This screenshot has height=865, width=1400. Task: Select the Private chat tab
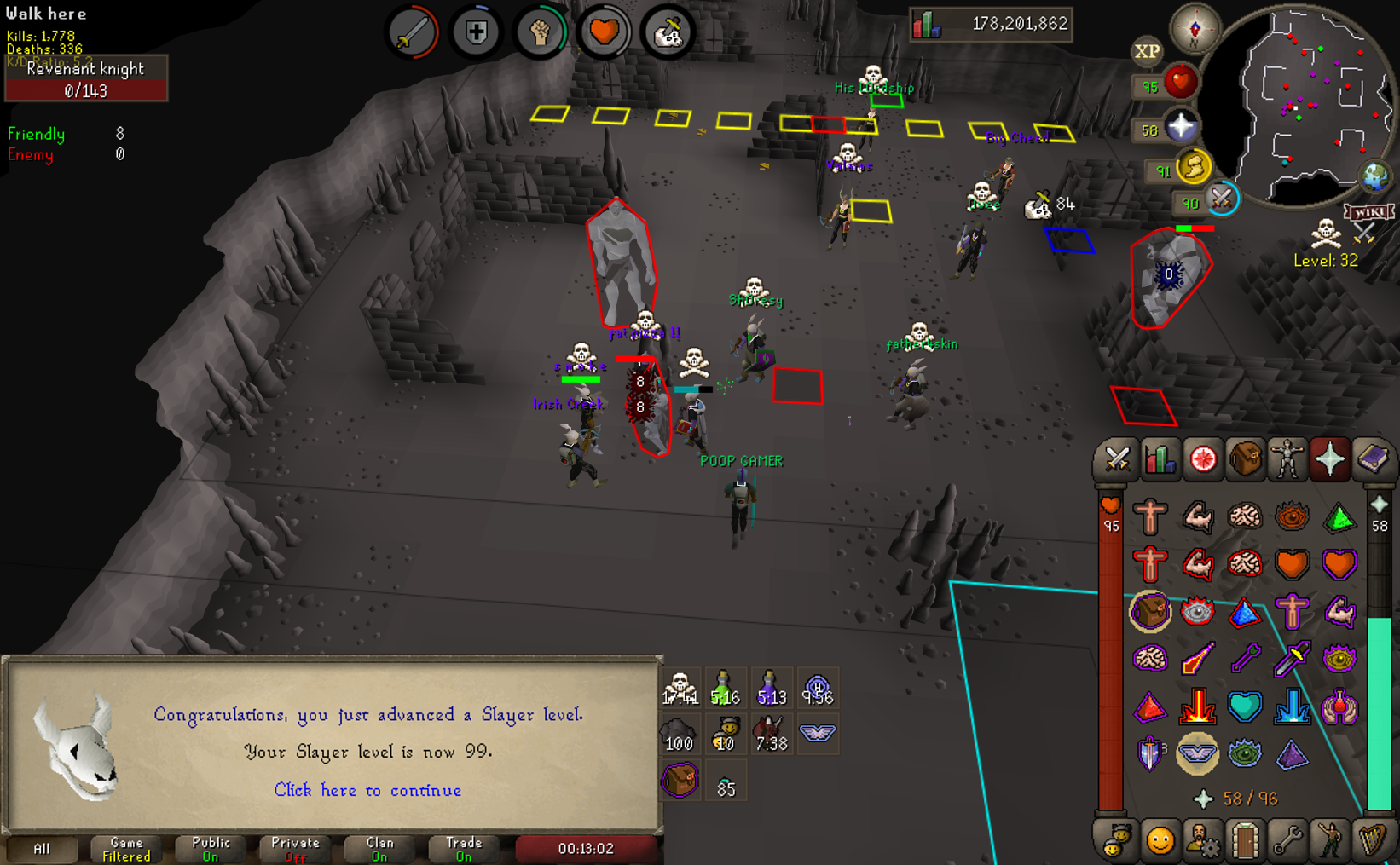pyautogui.click(x=295, y=849)
